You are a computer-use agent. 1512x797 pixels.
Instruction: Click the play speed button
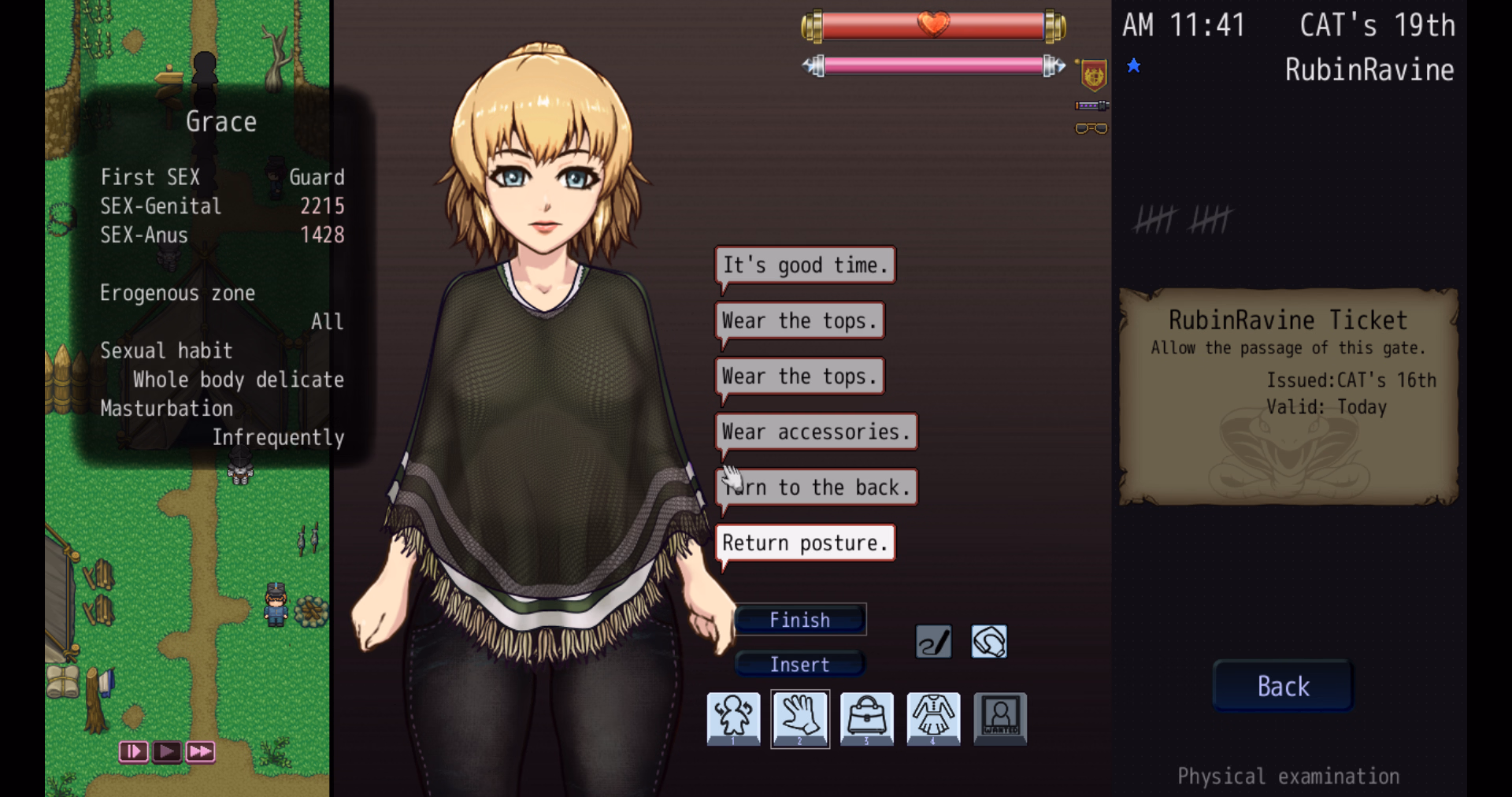167,751
